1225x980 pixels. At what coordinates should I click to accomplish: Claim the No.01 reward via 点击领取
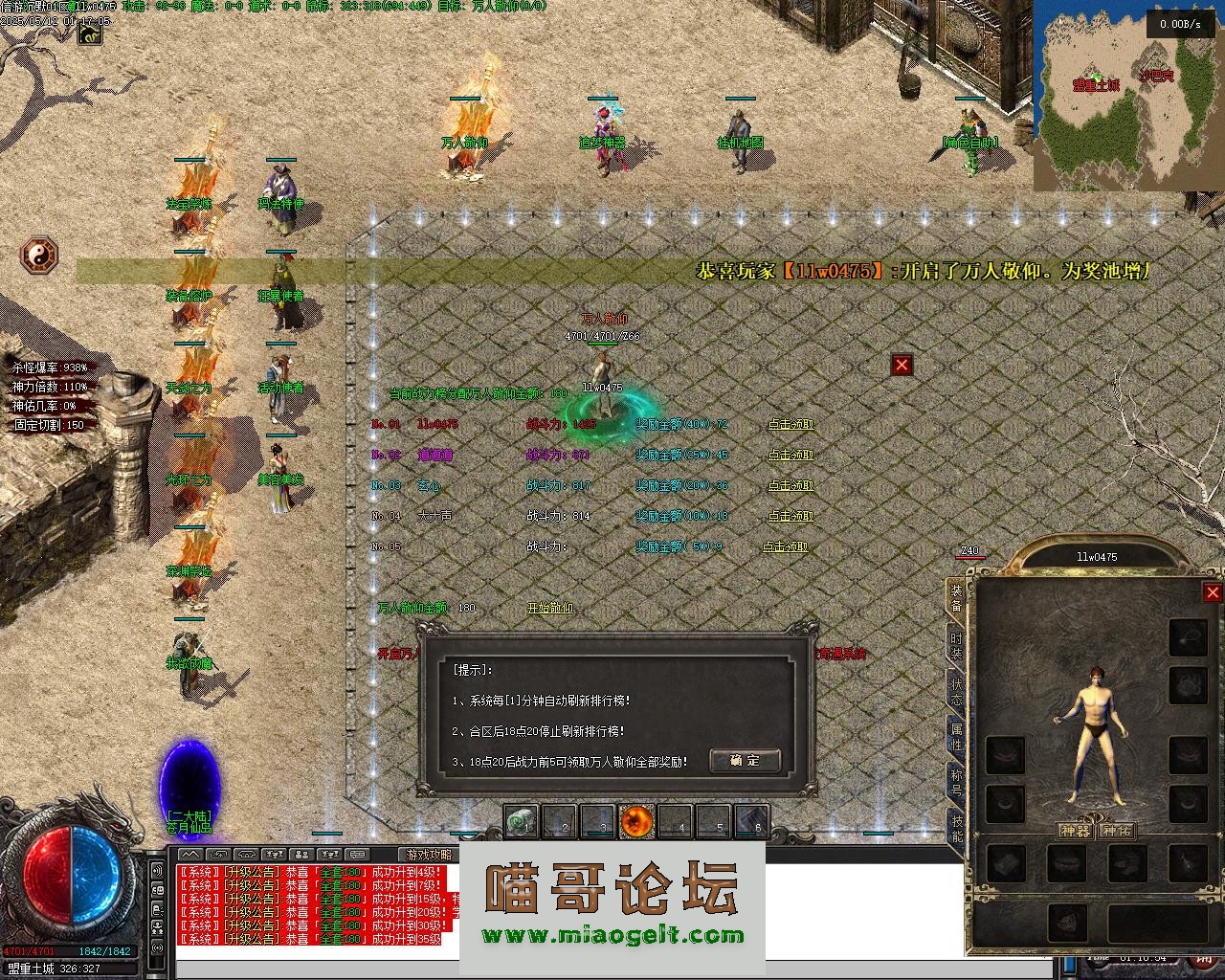pos(791,424)
